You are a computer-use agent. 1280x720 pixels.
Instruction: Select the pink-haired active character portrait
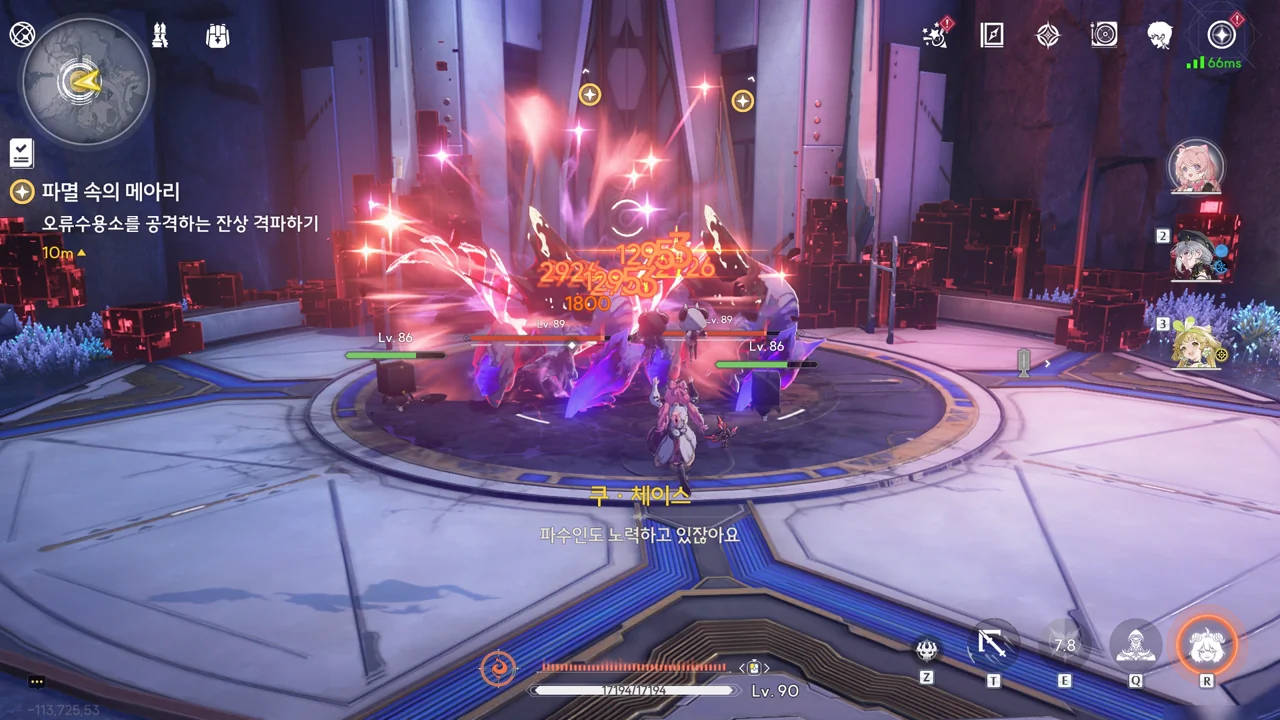pyautogui.click(x=1195, y=167)
